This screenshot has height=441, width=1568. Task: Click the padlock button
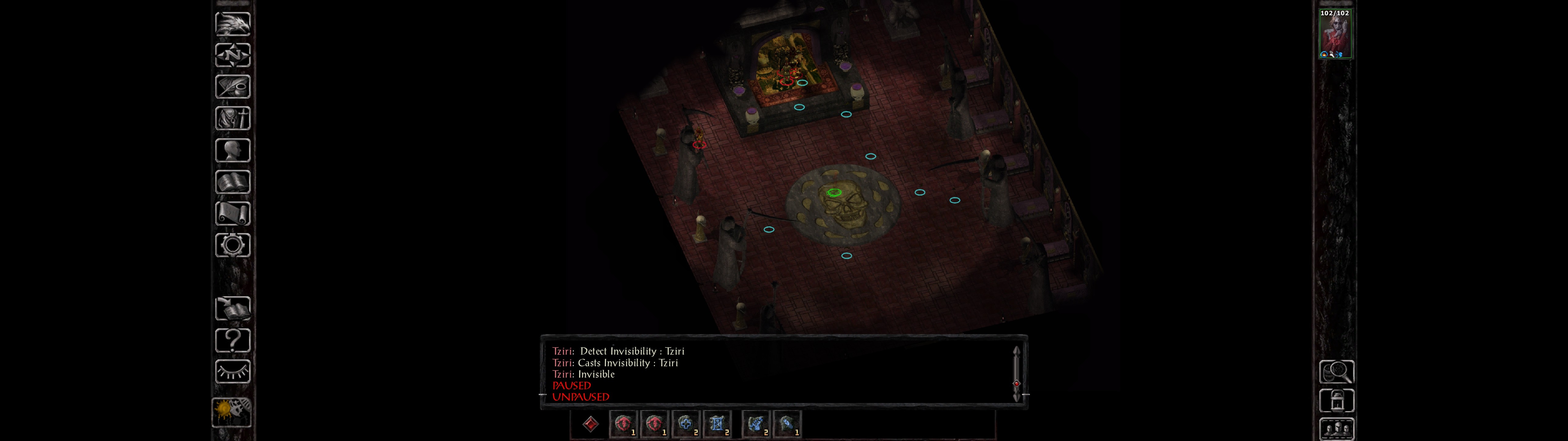click(1336, 401)
